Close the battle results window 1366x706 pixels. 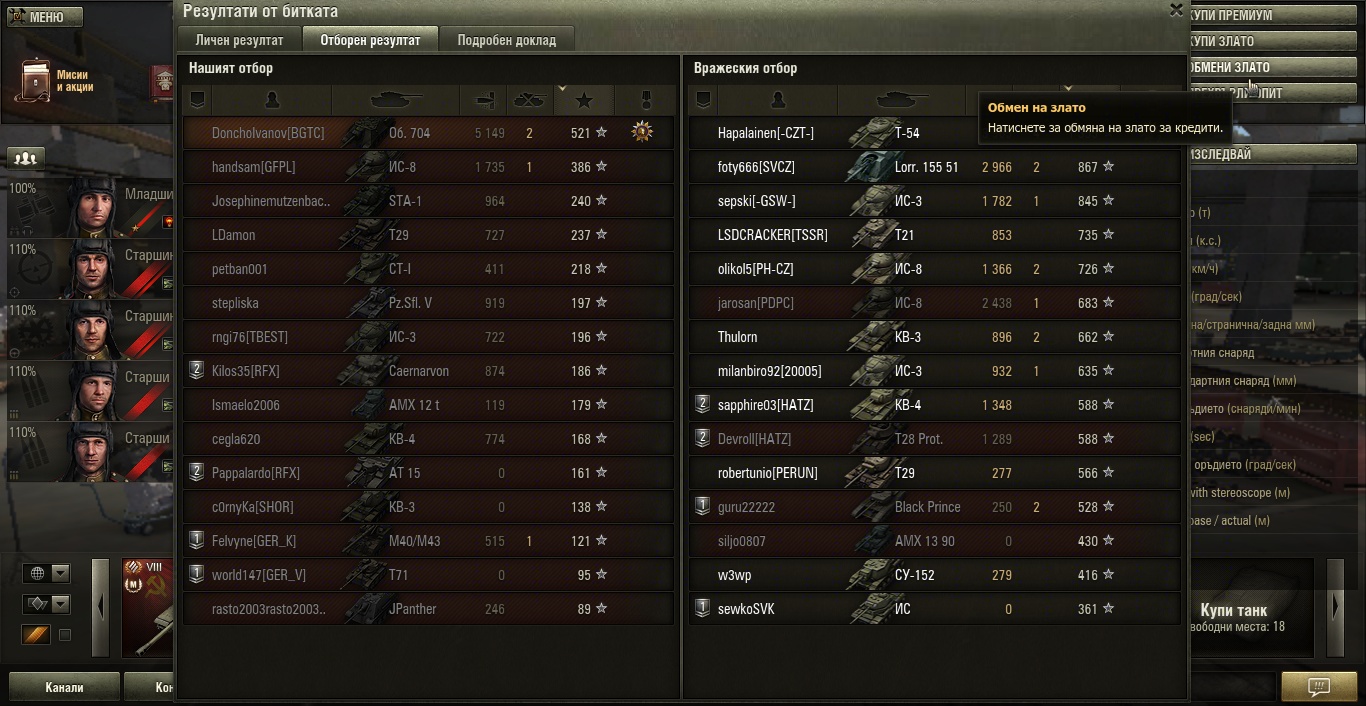[1176, 10]
